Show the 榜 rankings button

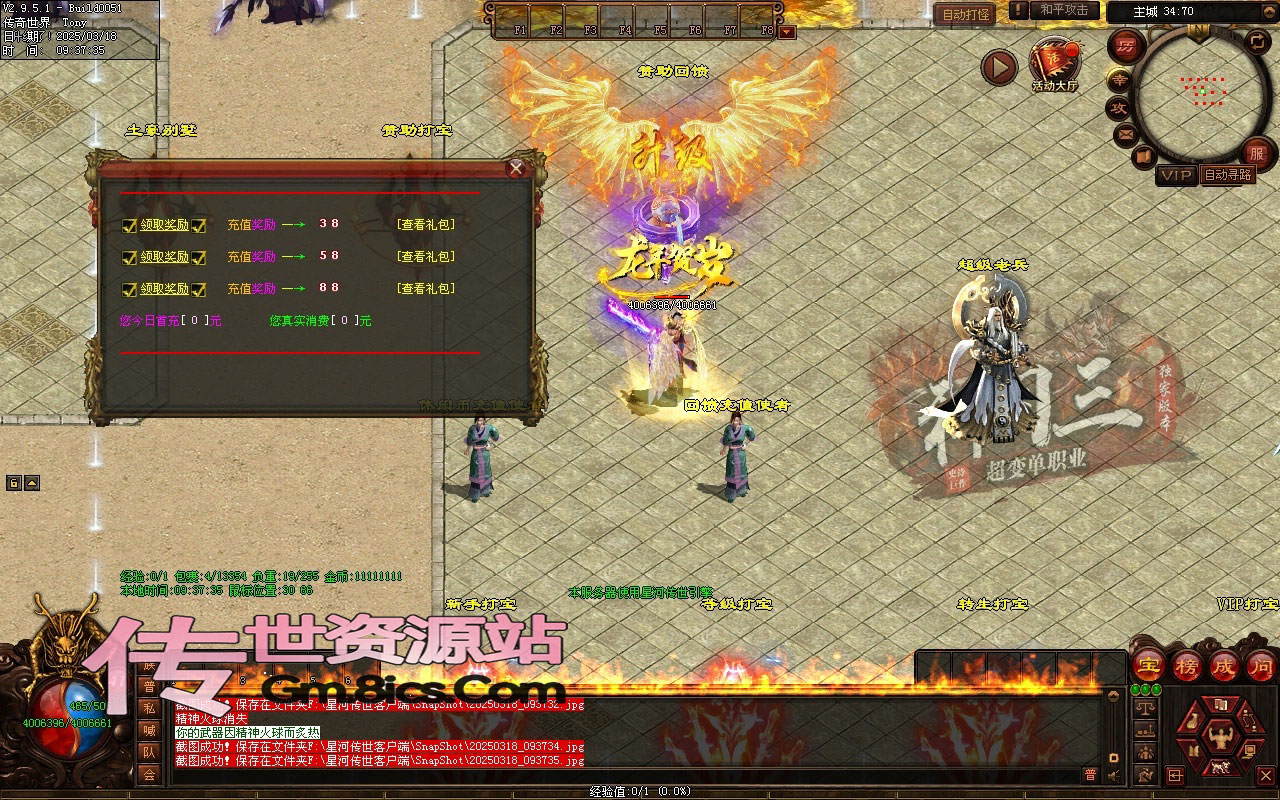click(1187, 665)
